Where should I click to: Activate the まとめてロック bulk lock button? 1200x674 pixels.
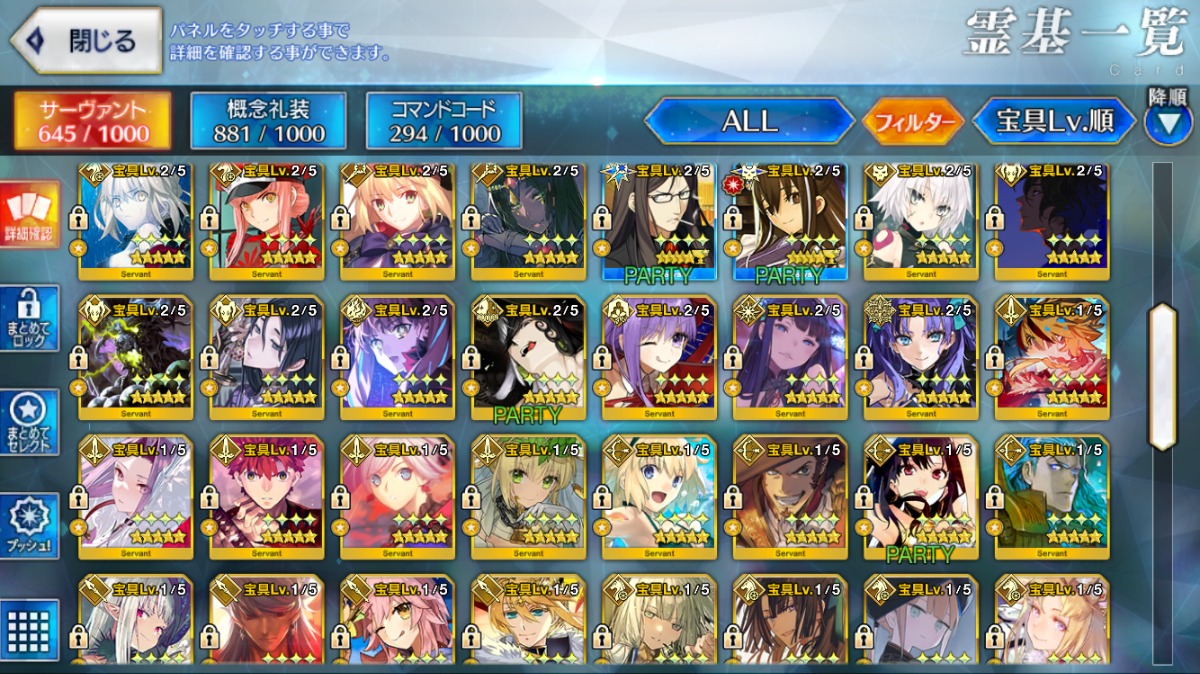coord(30,318)
